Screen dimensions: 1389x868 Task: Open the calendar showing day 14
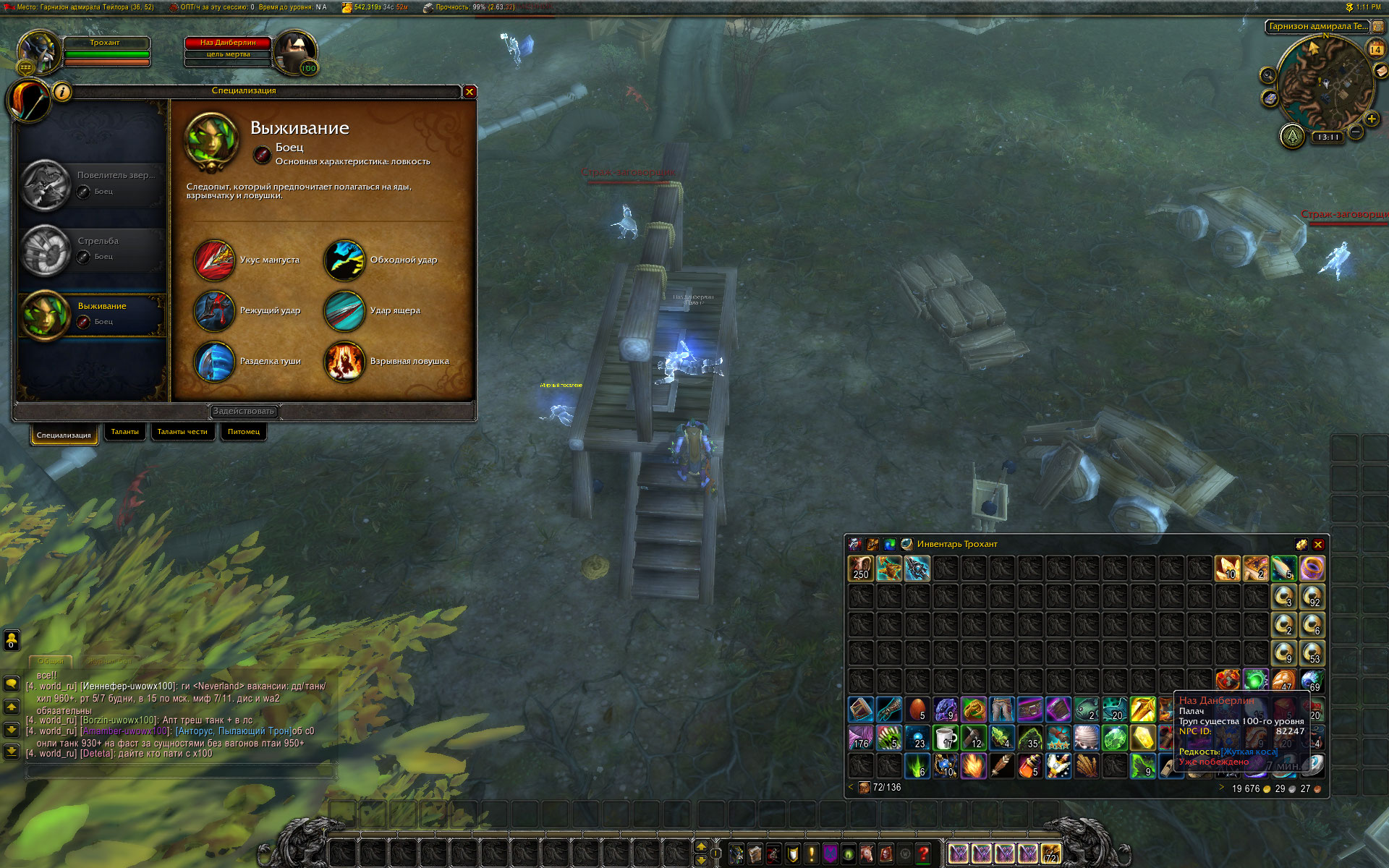(1375, 49)
